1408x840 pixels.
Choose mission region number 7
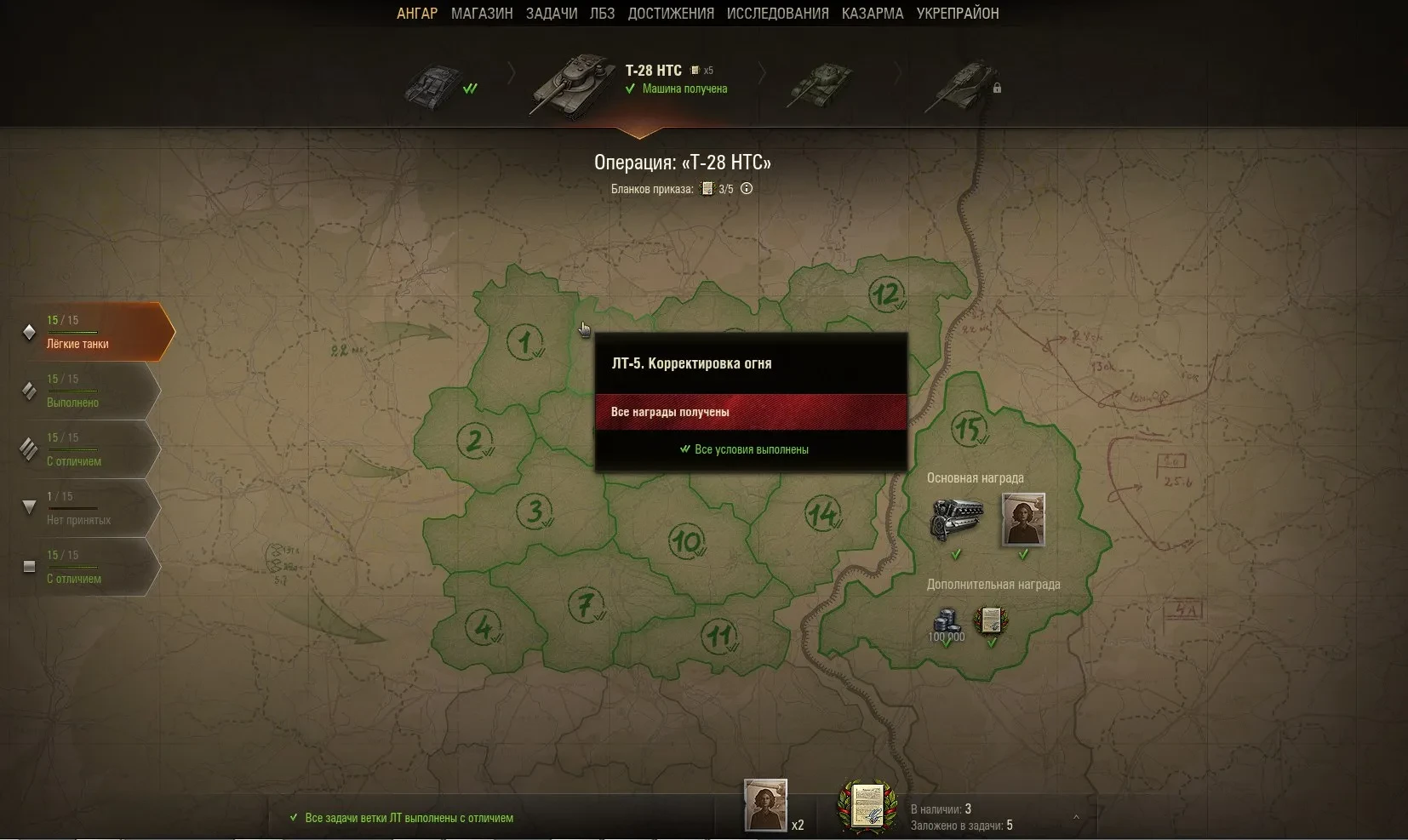click(x=585, y=605)
